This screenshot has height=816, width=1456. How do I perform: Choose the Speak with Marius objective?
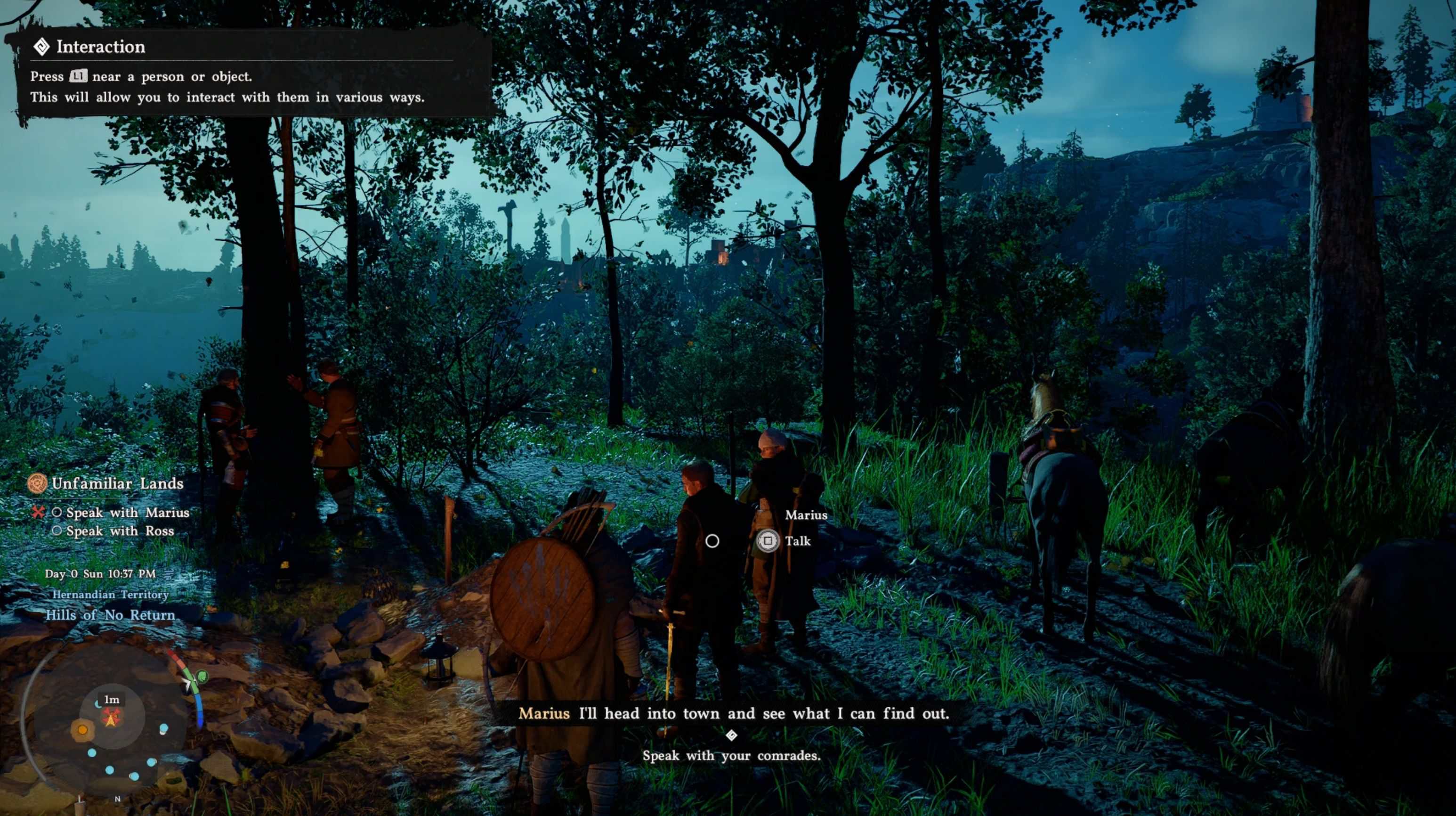pyautogui.click(x=127, y=512)
